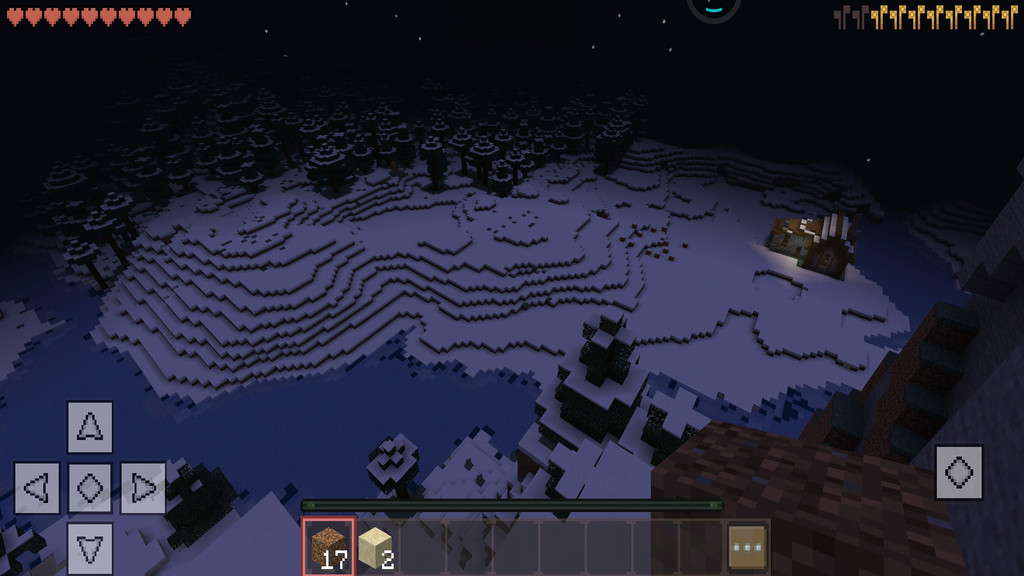This screenshot has width=1024, height=576.
Task: Open inventory with the three-dots button
Action: (x=746, y=546)
